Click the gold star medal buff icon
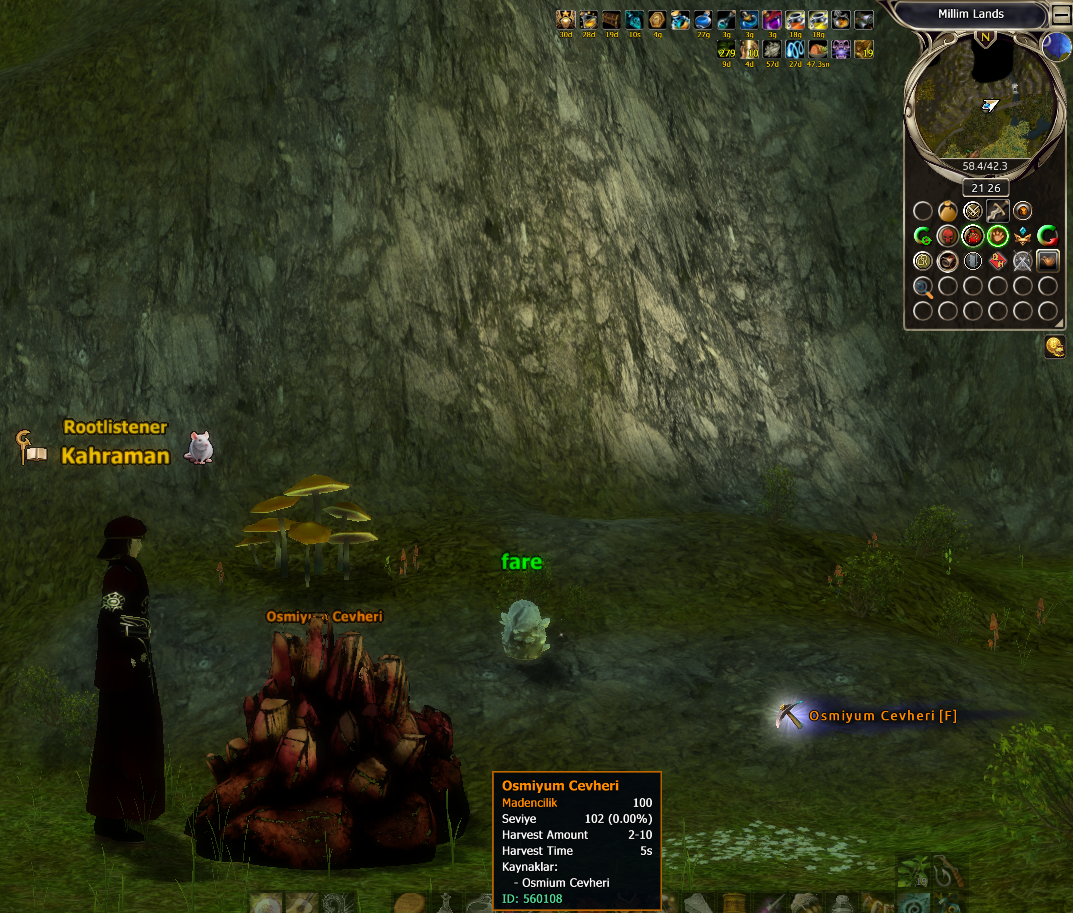The height and width of the screenshot is (913, 1073). pyautogui.click(x=565, y=20)
